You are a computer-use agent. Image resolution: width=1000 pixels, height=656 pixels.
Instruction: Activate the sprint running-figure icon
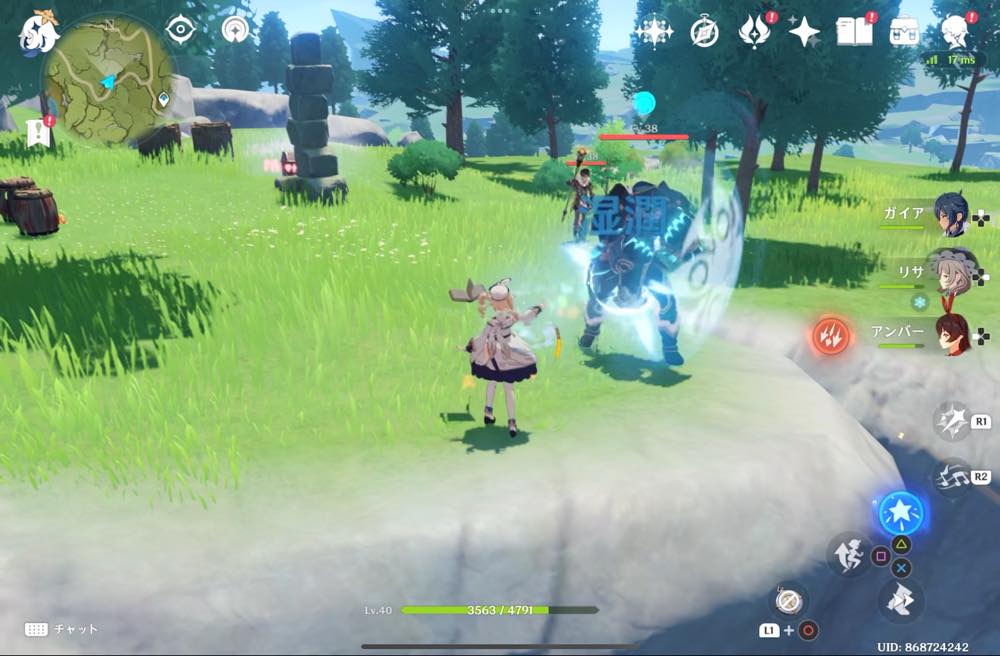click(x=849, y=553)
